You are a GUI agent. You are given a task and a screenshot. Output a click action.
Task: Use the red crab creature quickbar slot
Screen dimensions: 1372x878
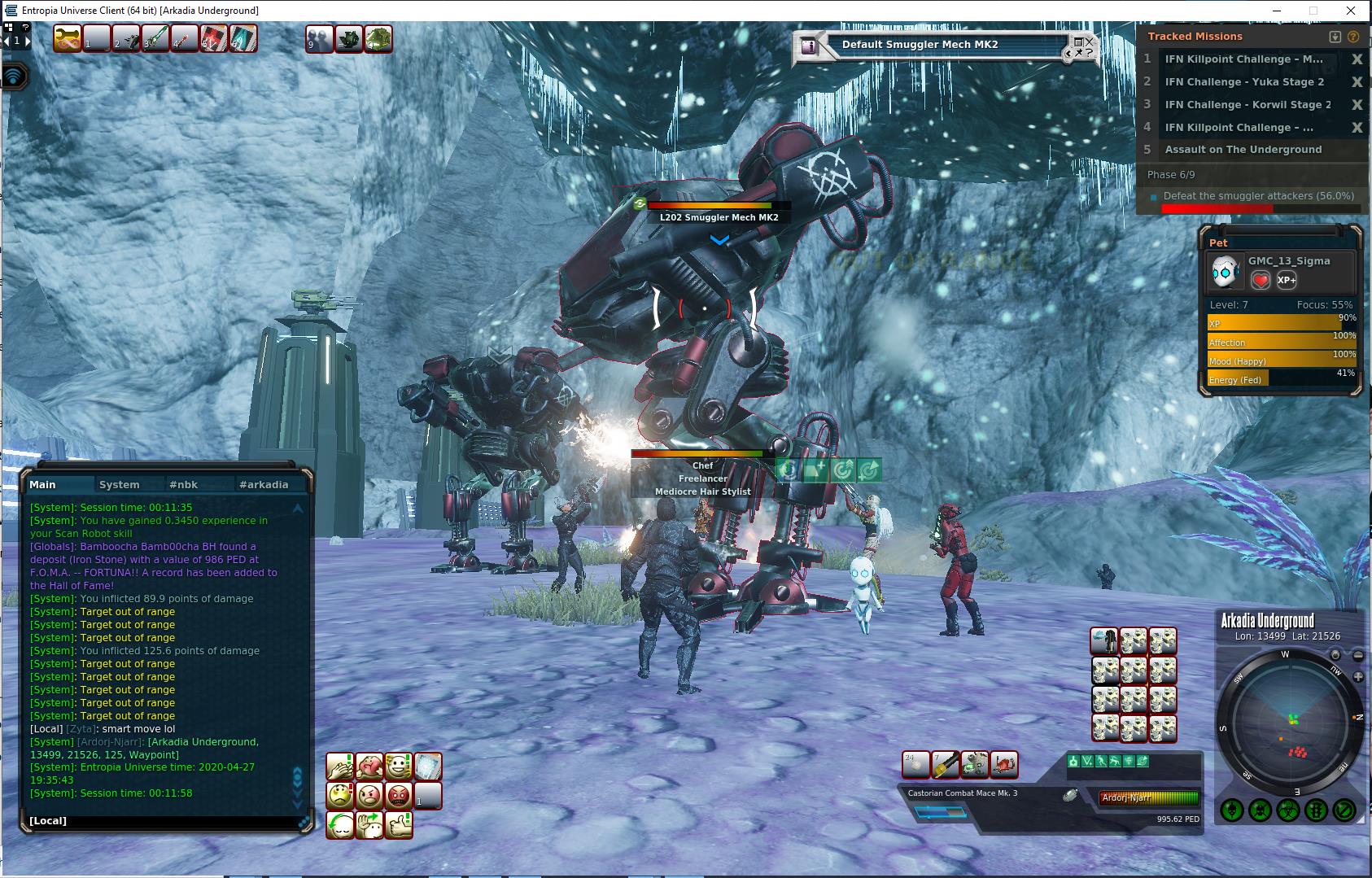(x=1004, y=764)
